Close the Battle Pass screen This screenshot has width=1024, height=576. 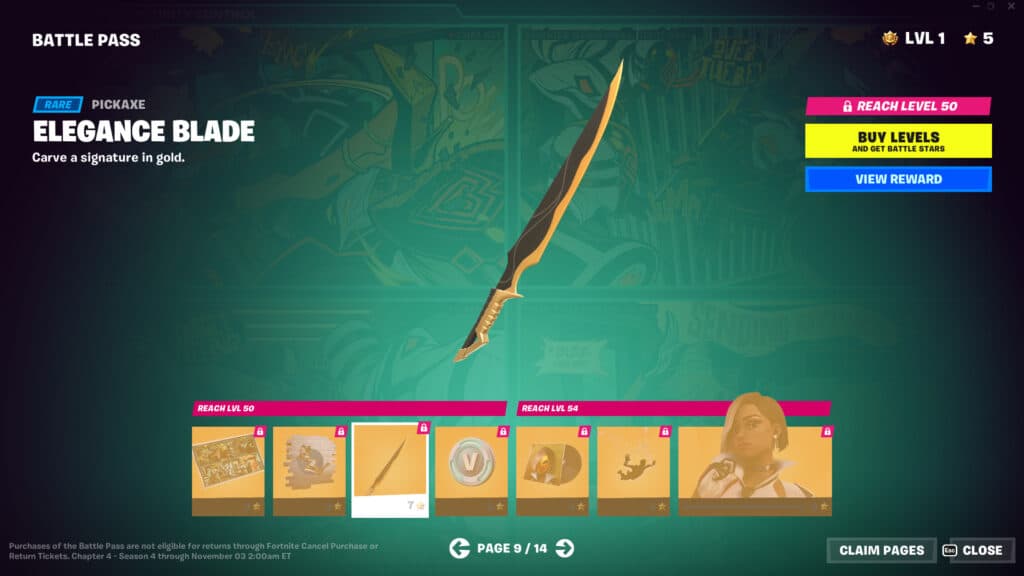(973, 550)
